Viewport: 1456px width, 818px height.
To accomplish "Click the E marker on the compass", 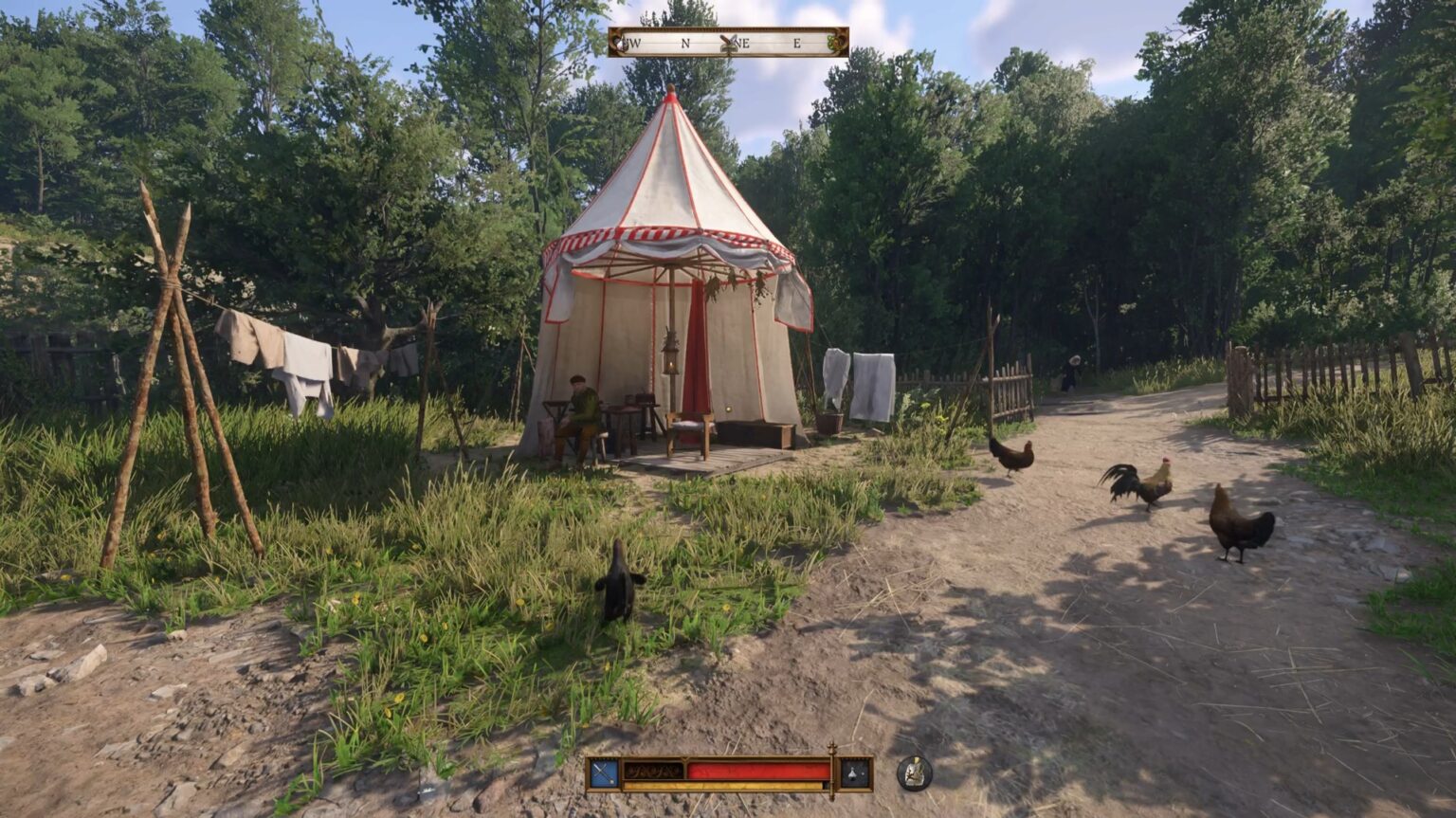I will 796,43.
